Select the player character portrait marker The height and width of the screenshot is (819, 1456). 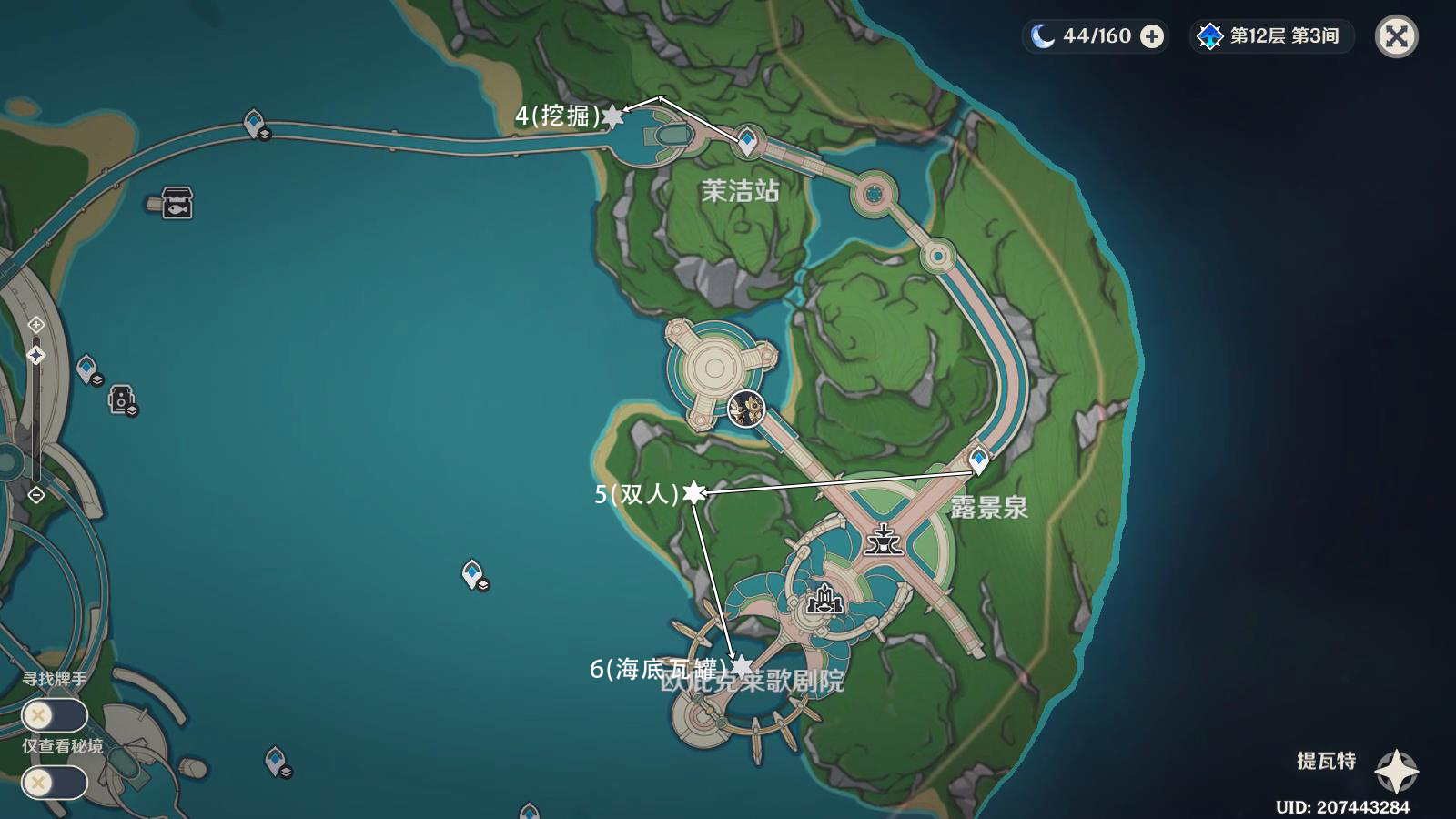click(x=746, y=409)
